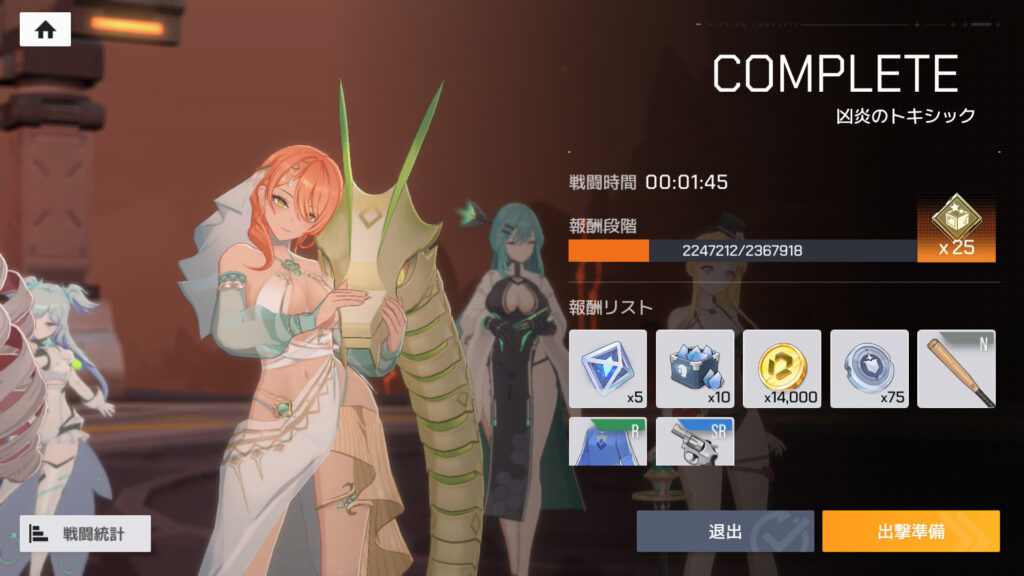Screen dimensions: 1024x576
Task: Inspect the gem chest x10 reward
Action: click(695, 369)
